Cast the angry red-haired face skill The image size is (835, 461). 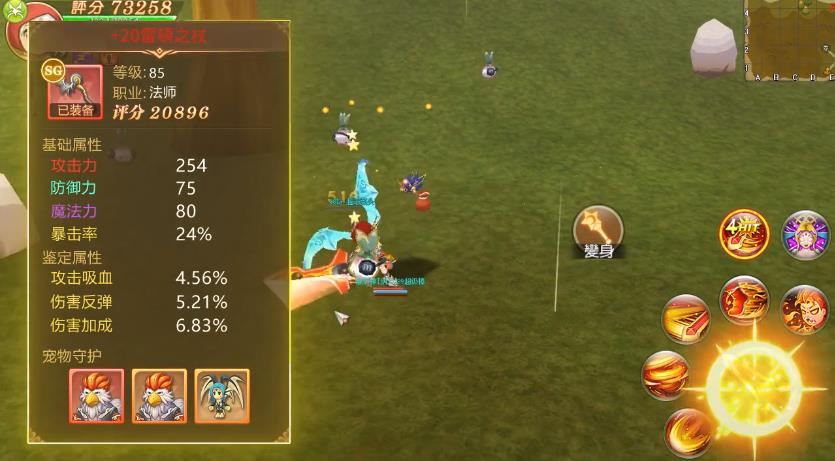coord(803,309)
